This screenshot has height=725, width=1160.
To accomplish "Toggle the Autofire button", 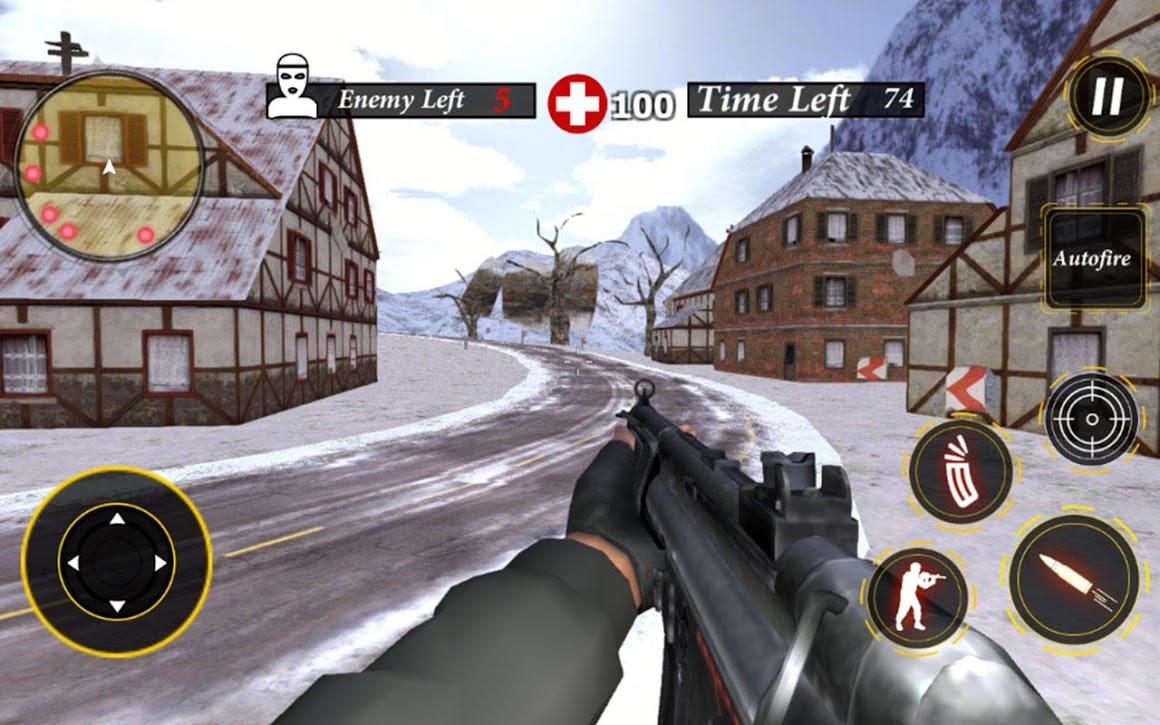I will pyautogui.click(x=1094, y=259).
